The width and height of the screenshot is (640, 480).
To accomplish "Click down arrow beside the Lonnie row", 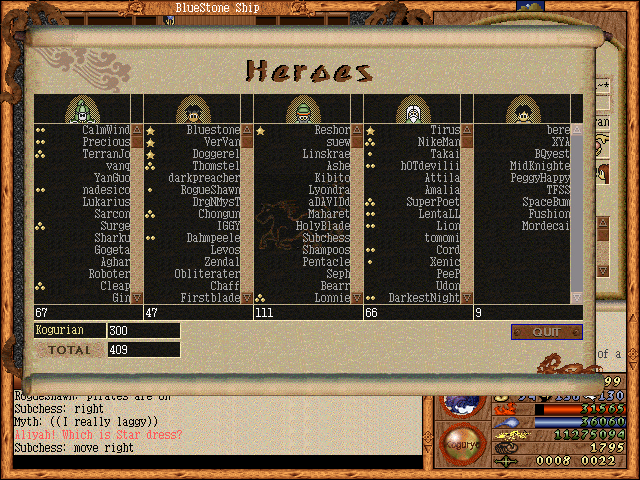I will coord(357,297).
